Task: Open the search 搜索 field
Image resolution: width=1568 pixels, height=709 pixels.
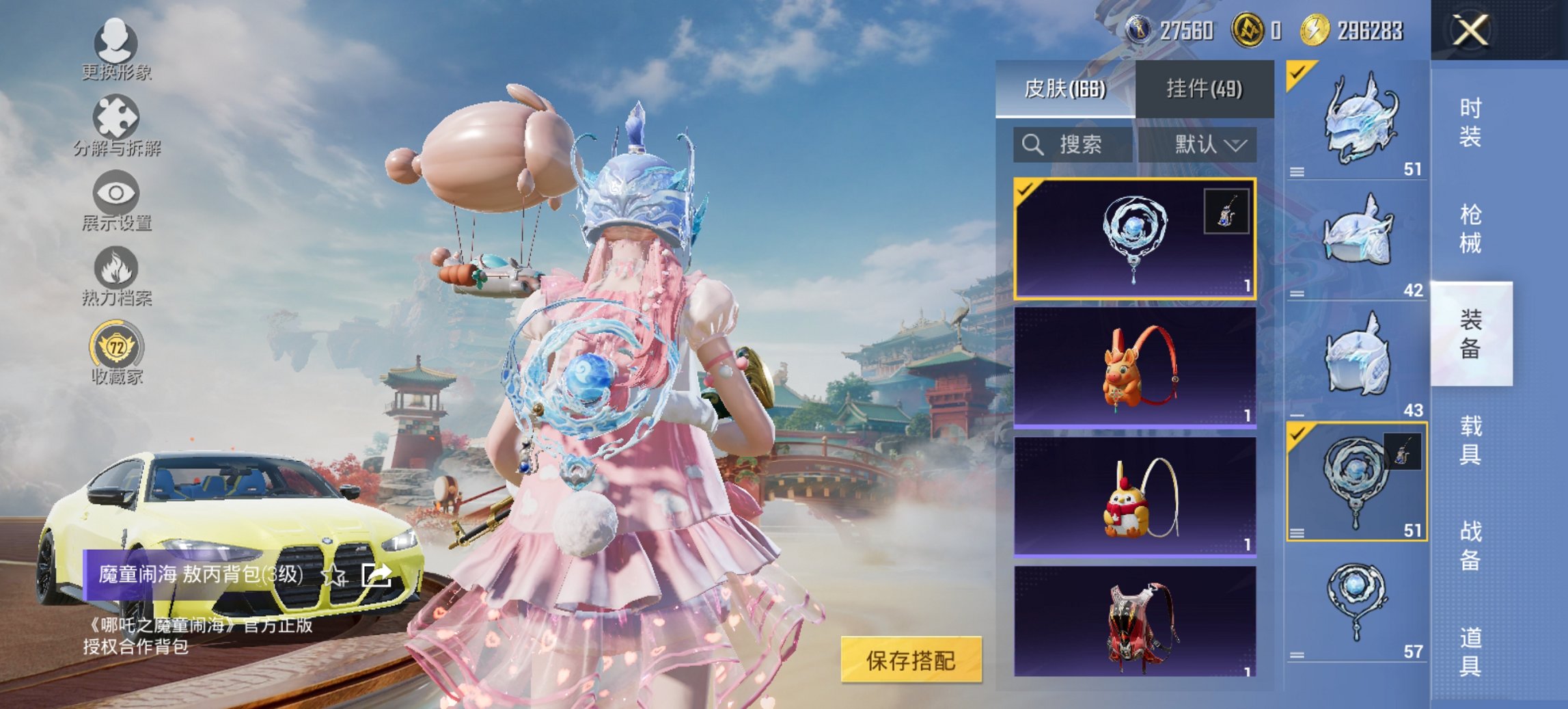Action: tap(1073, 146)
